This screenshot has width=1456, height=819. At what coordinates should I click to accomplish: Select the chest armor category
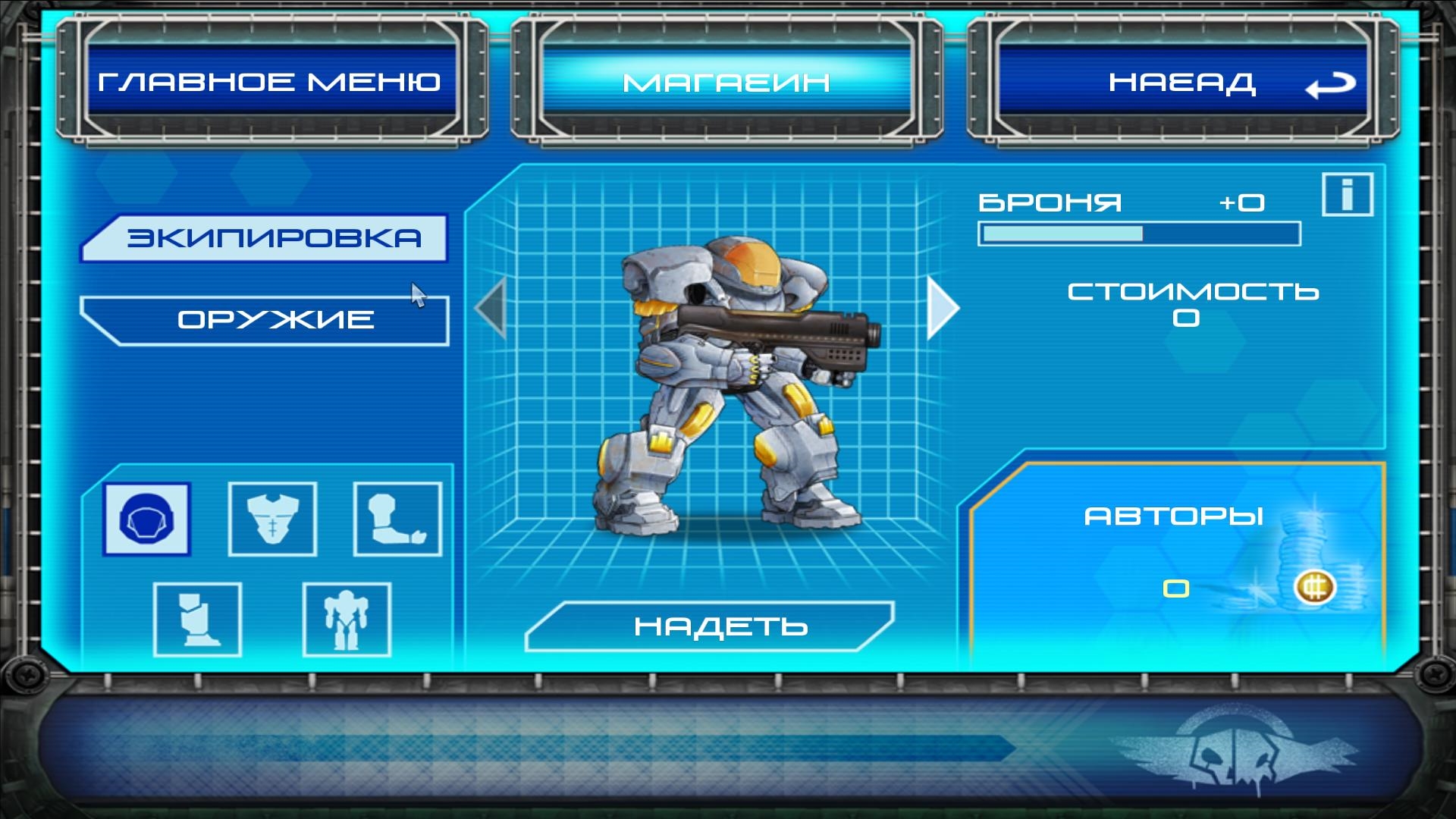point(272,519)
